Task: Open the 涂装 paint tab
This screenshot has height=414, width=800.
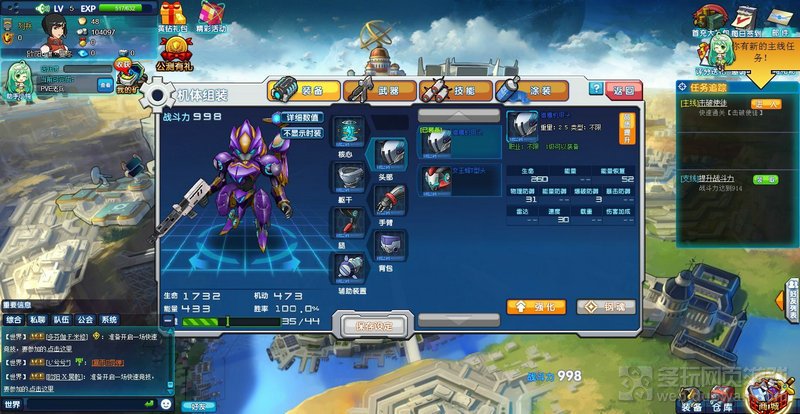Action: click(x=528, y=90)
